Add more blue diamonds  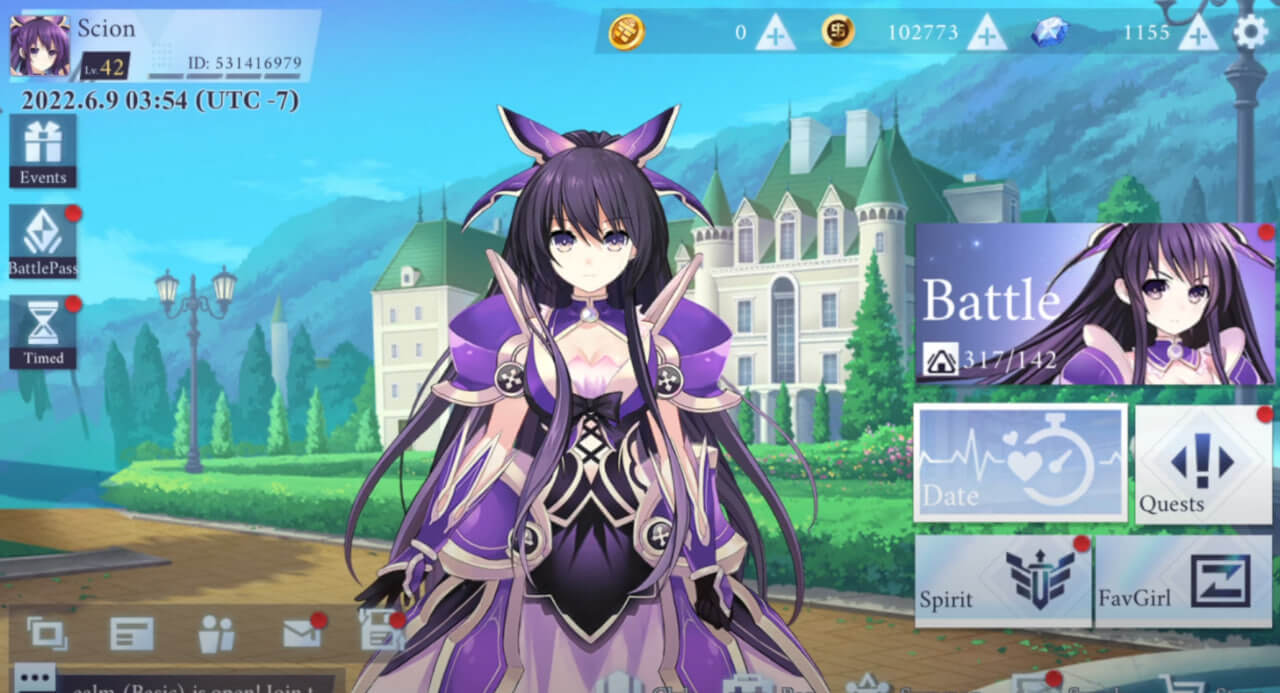[x=1197, y=33]
